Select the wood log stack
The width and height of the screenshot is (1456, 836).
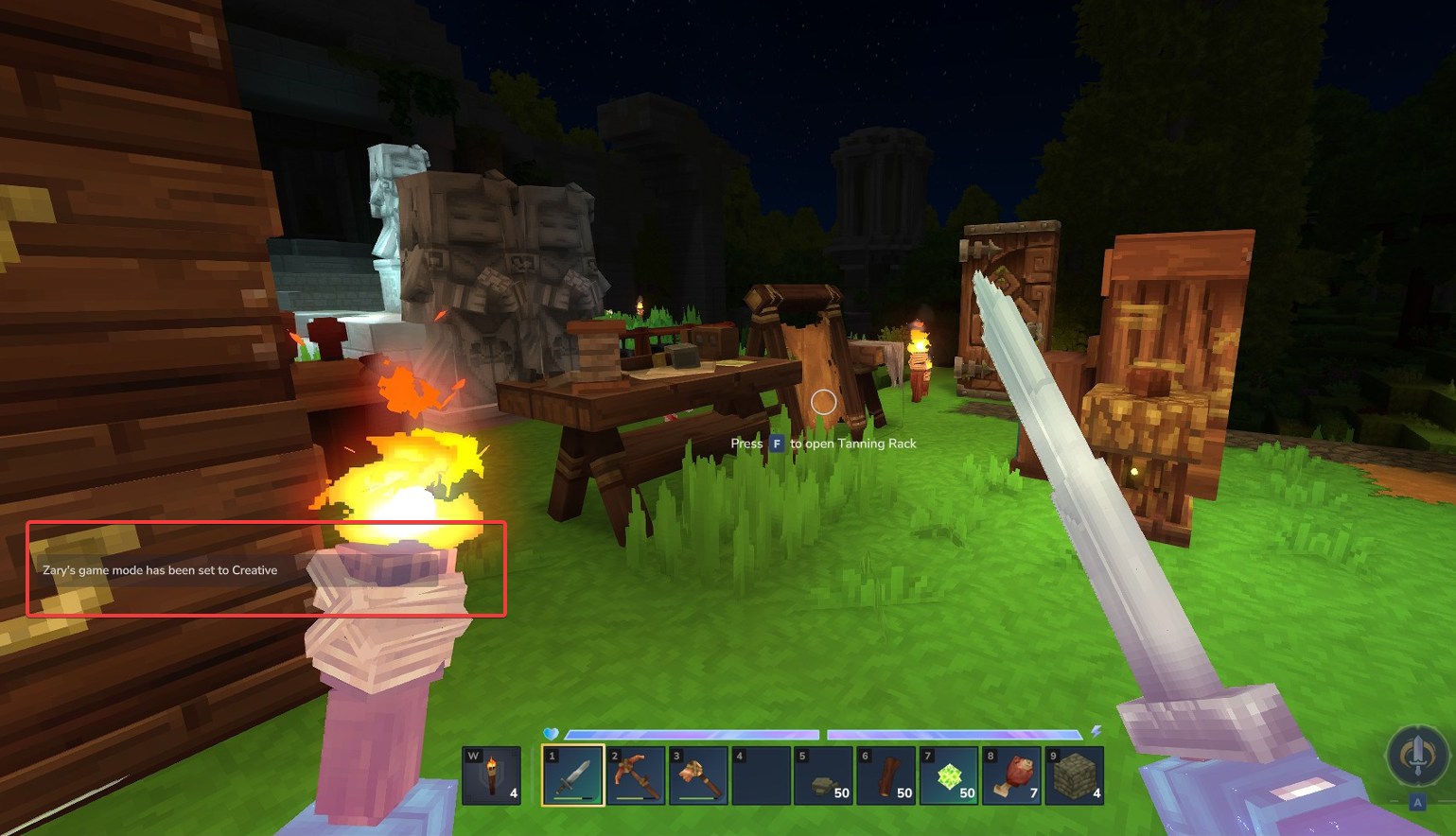(886, 775)
